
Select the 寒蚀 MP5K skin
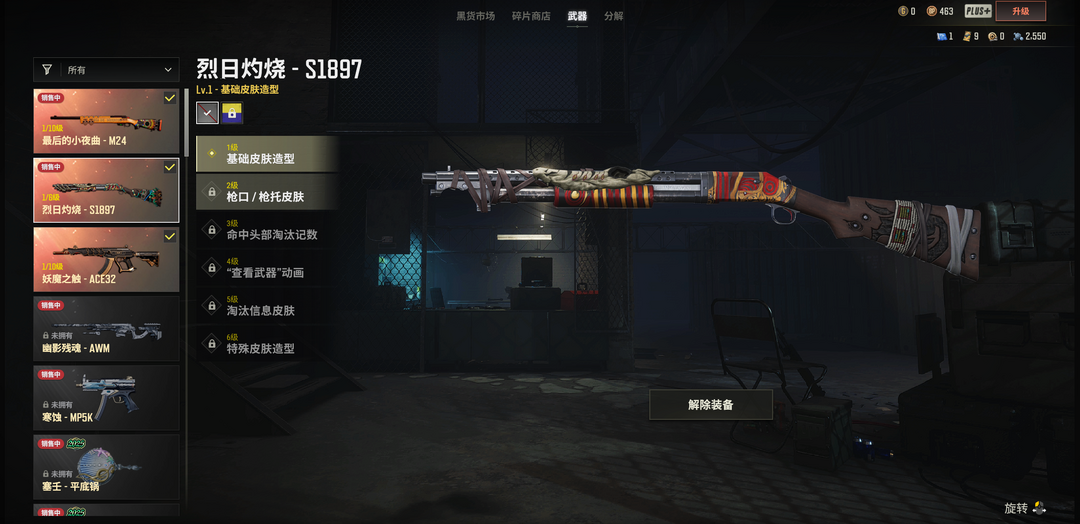tap(106, 397)
